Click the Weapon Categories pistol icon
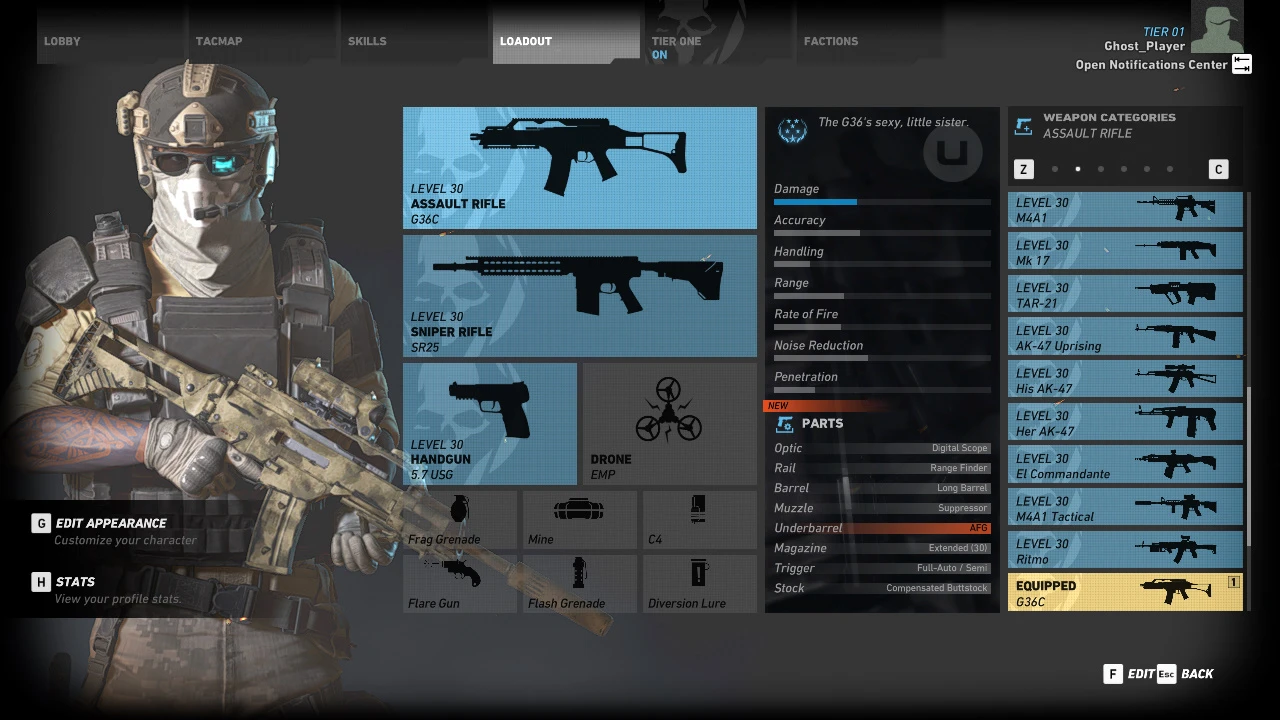This screenshot has height=720, width=1280. [1023, 126]
